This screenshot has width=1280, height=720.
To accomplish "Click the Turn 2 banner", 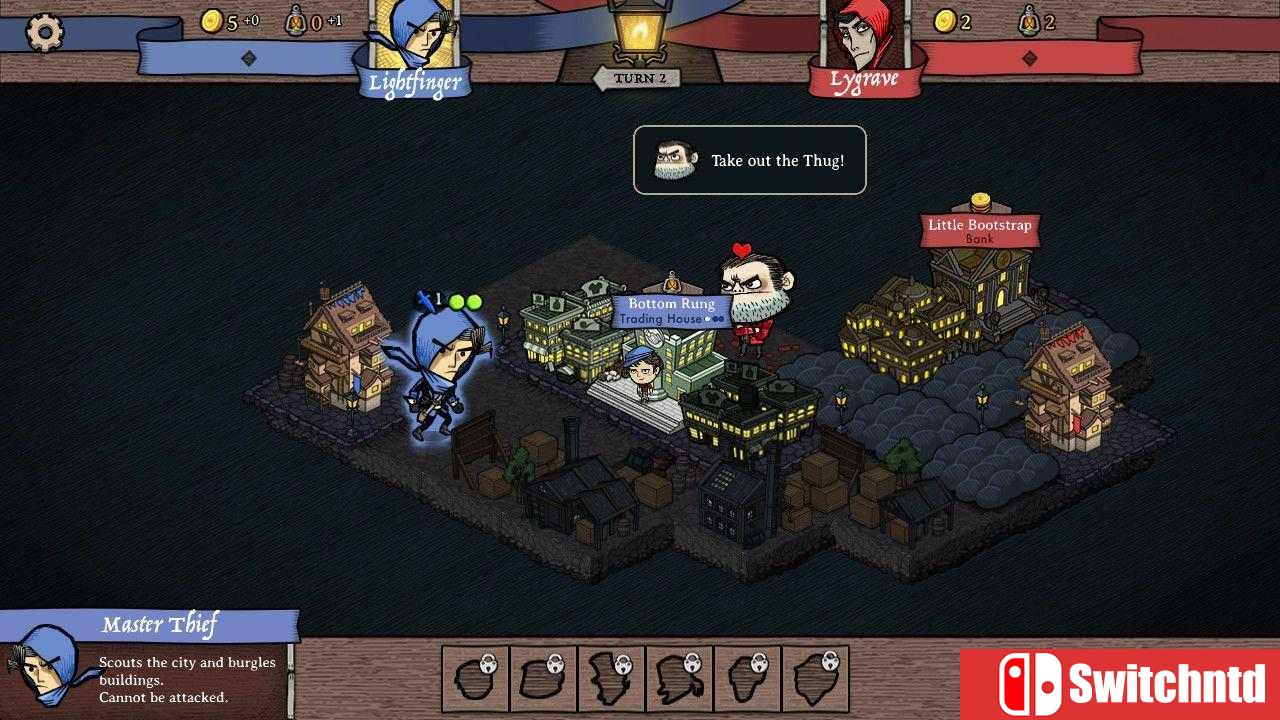I will [638, 78].
